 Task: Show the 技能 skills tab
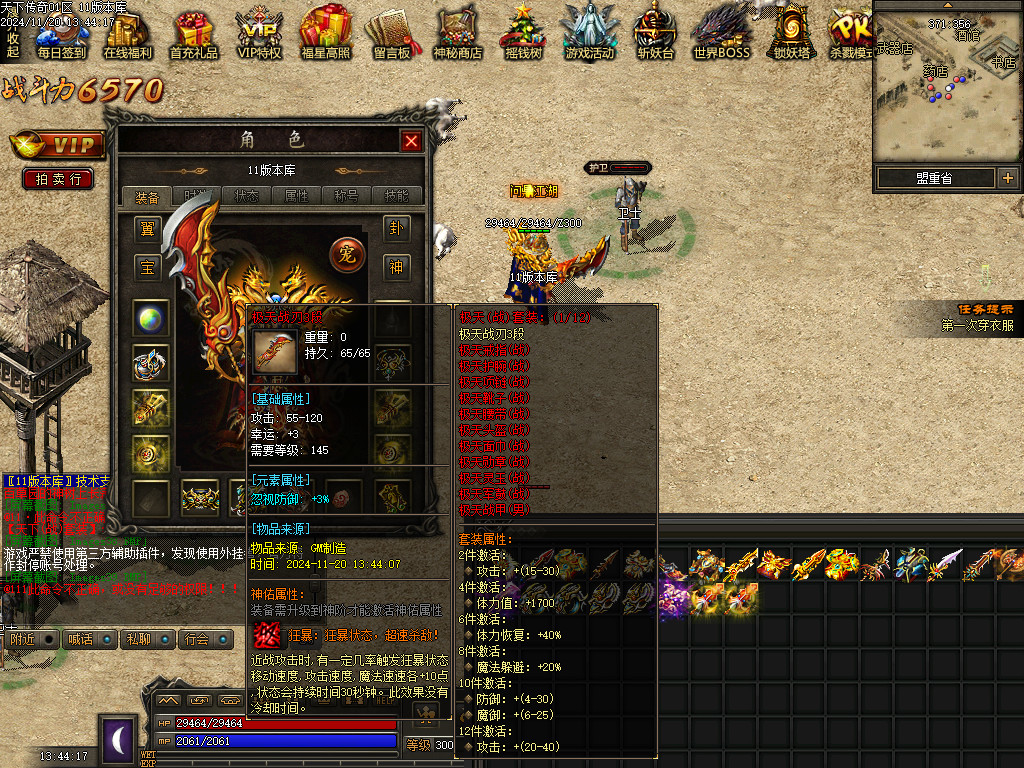coord(397,196)
